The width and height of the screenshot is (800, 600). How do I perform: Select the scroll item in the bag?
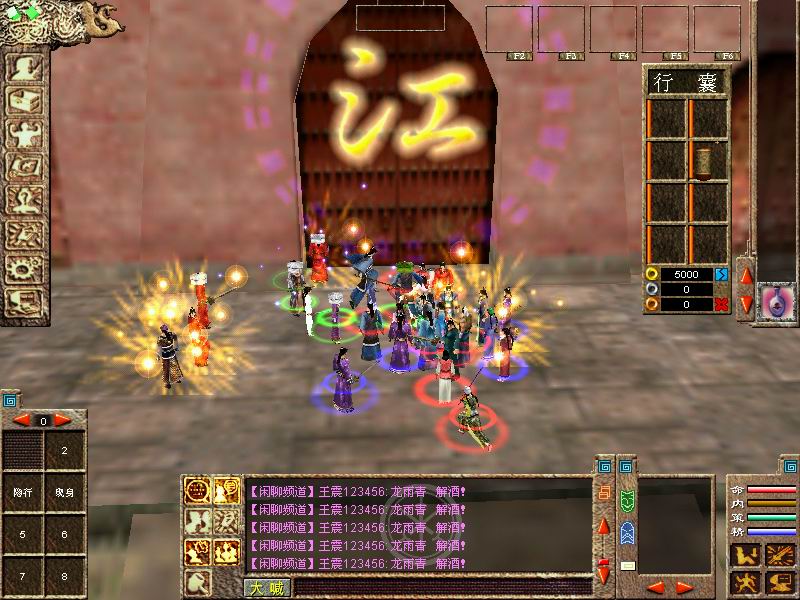tap(707, 160)
